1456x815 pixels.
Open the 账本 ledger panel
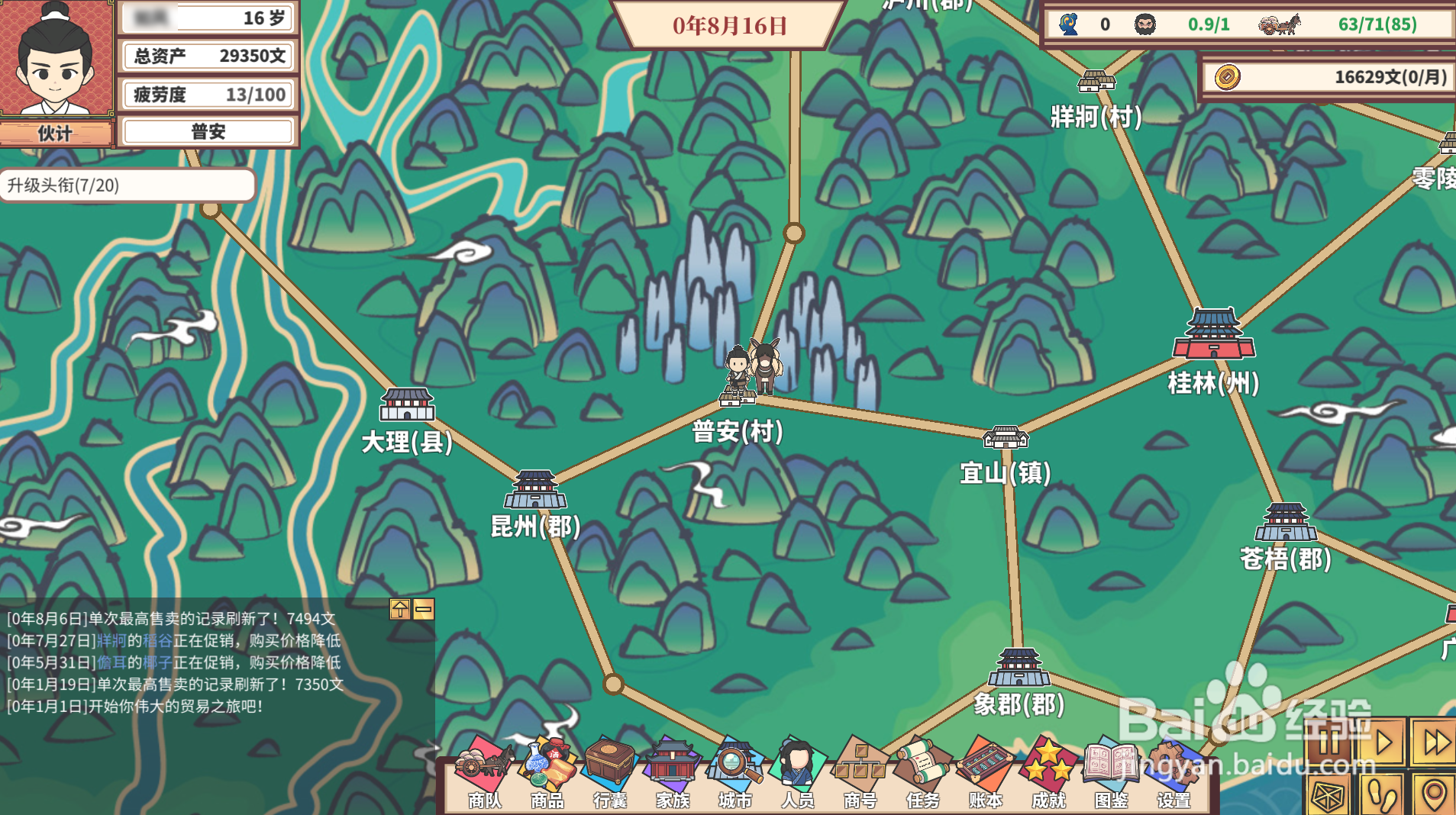tap(986, 771)
